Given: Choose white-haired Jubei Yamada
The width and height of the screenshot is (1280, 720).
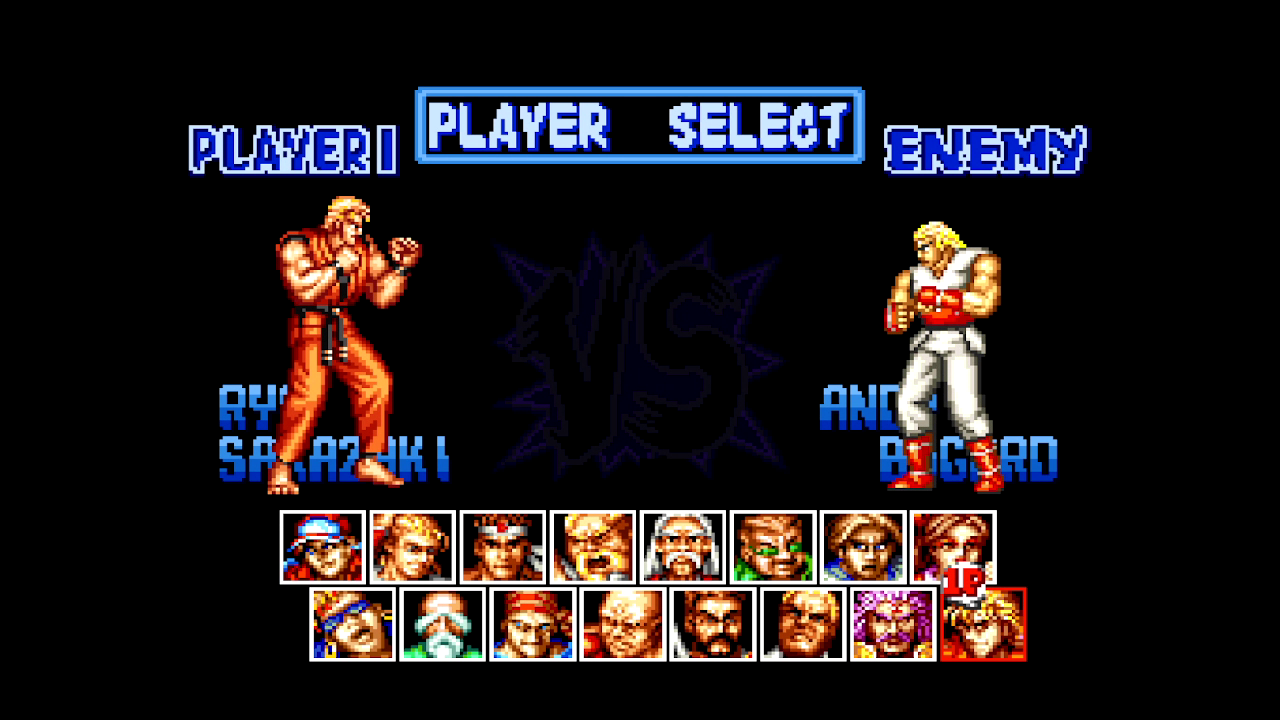Looking at the screenshot, I should [682, 547].
